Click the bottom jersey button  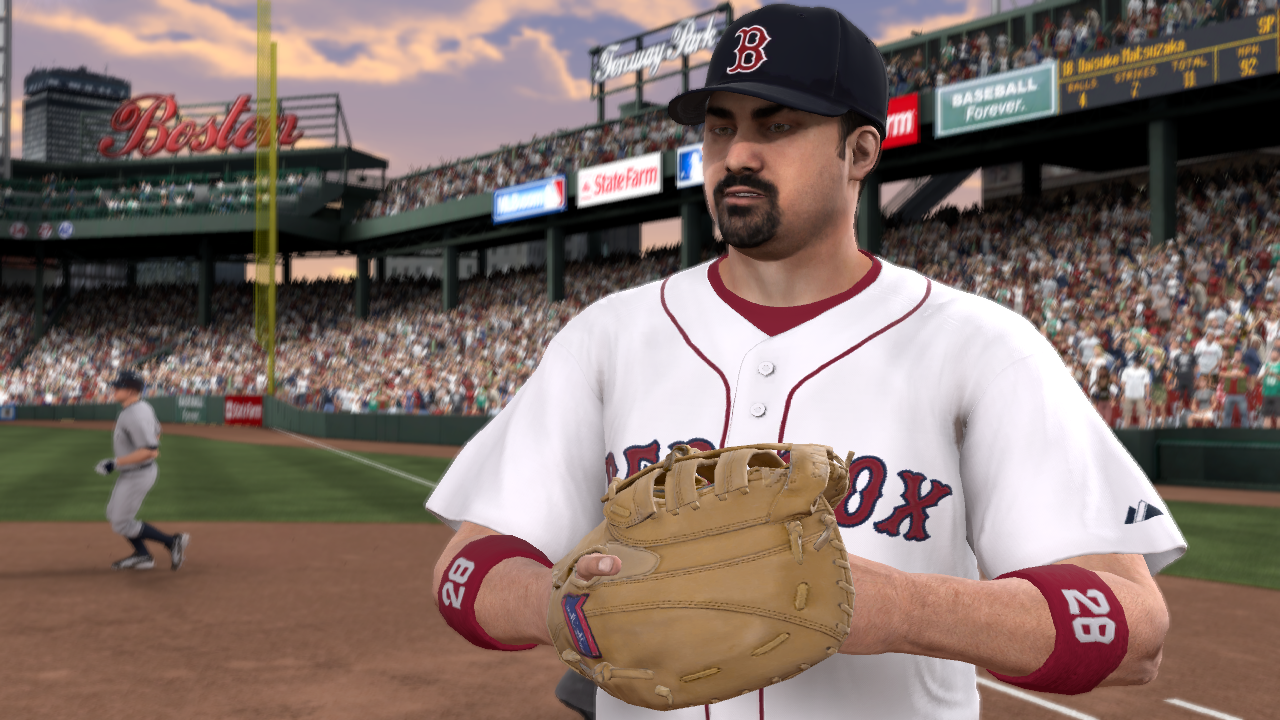pyautogui.click(x=752, y=448)
